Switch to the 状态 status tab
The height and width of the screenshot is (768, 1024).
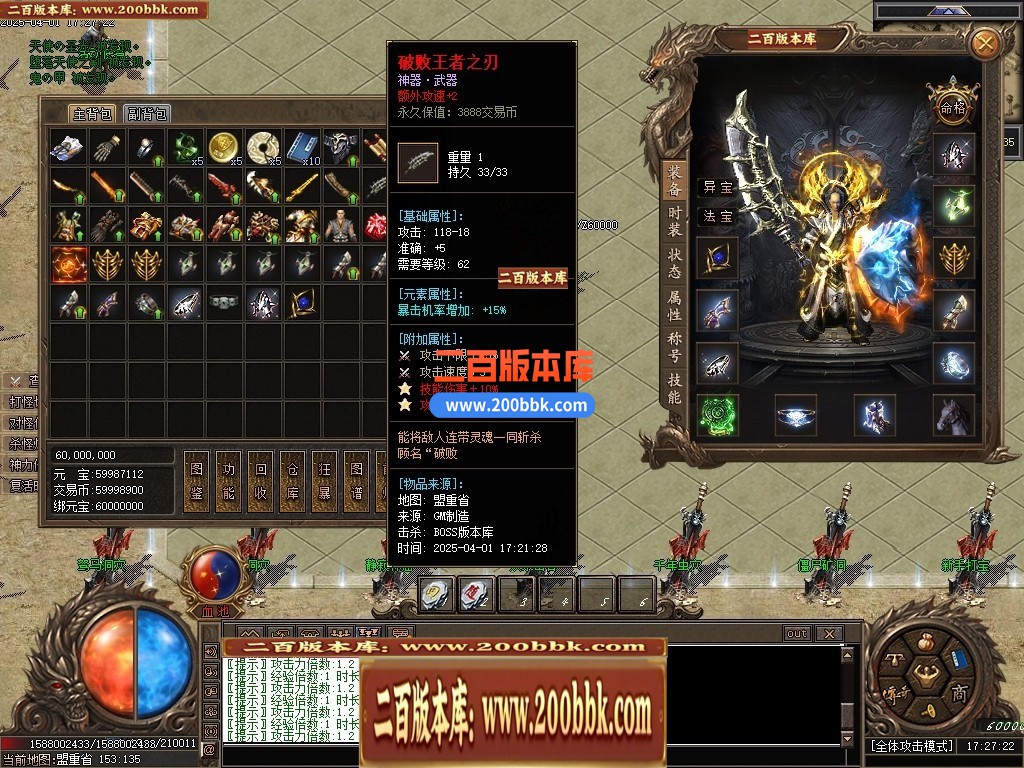coord(675,263)
